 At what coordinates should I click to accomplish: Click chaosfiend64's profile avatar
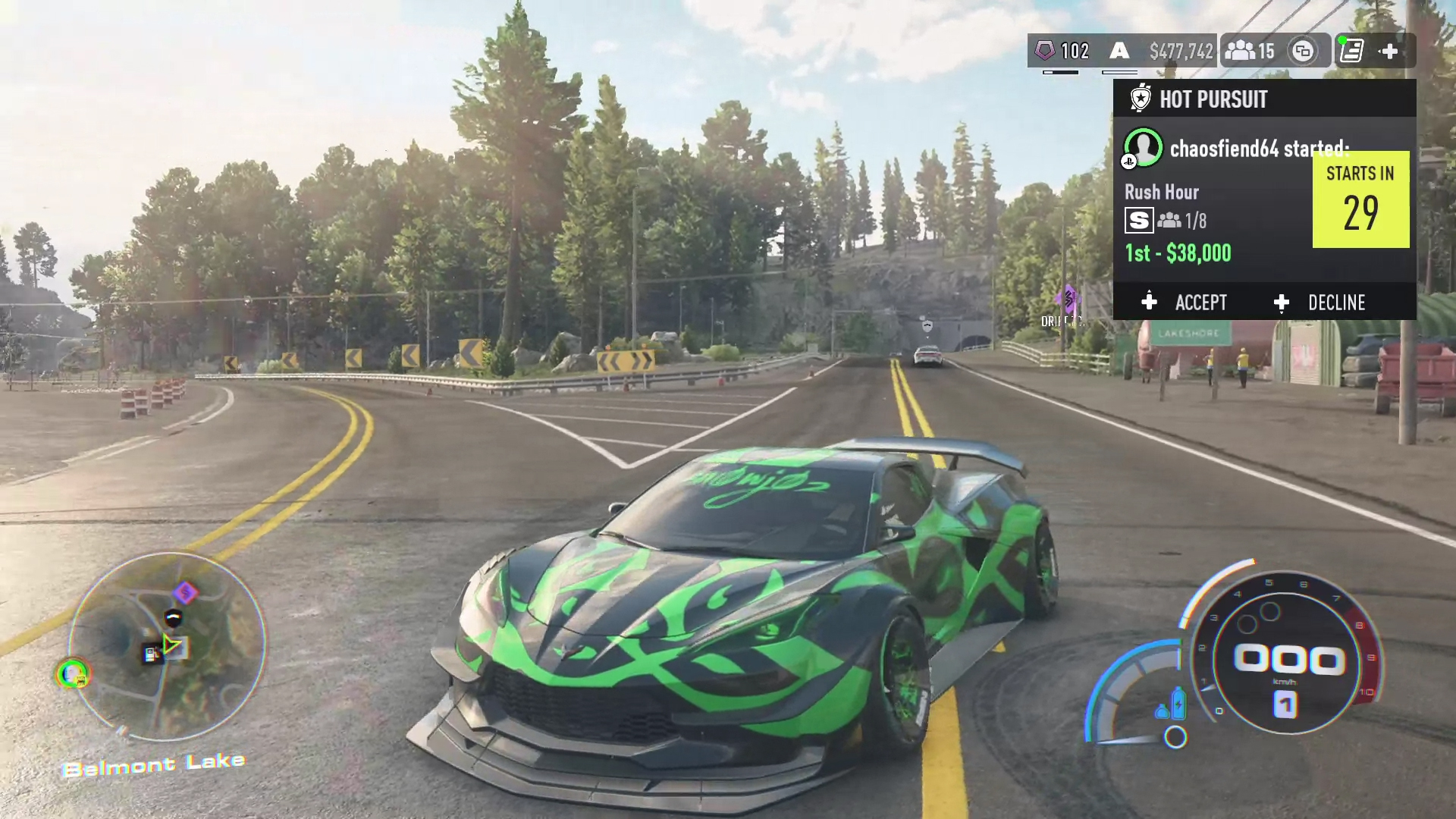pyautogui.click(x=1143, y=147)
